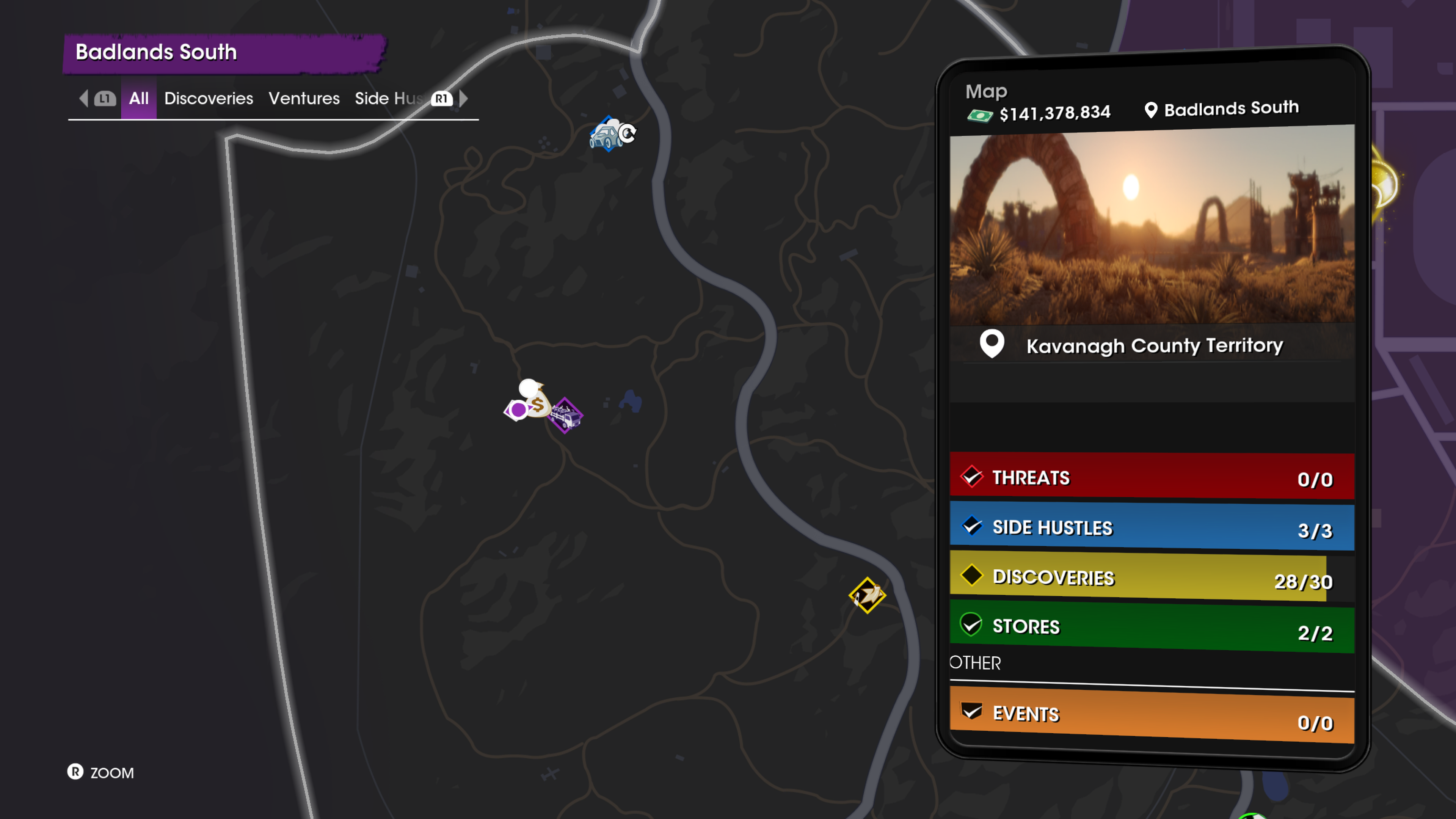Click the purple truck venture marker

(x=566, y=416)
